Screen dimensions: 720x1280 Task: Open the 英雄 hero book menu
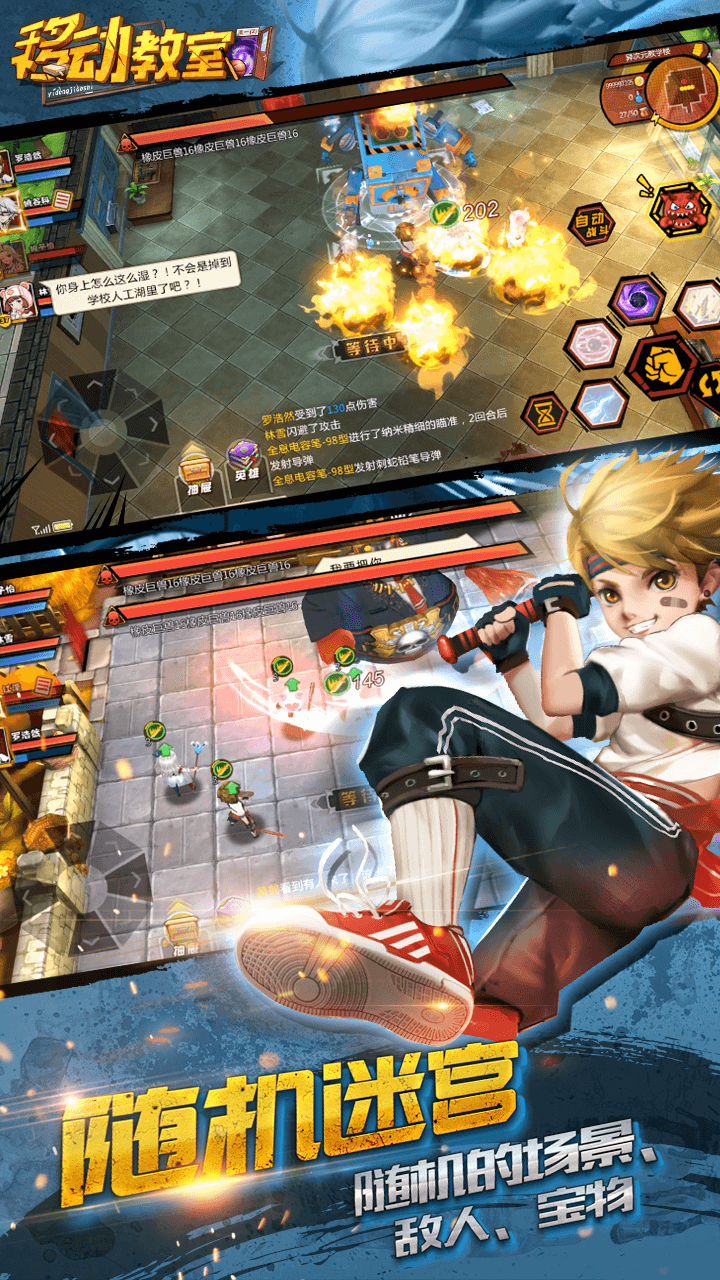tap(245, 463)
